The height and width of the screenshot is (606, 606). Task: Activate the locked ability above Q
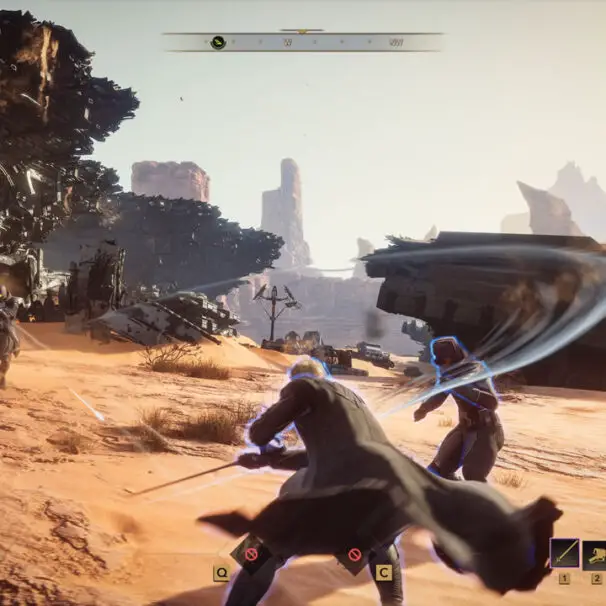click(x=250, y=553)
